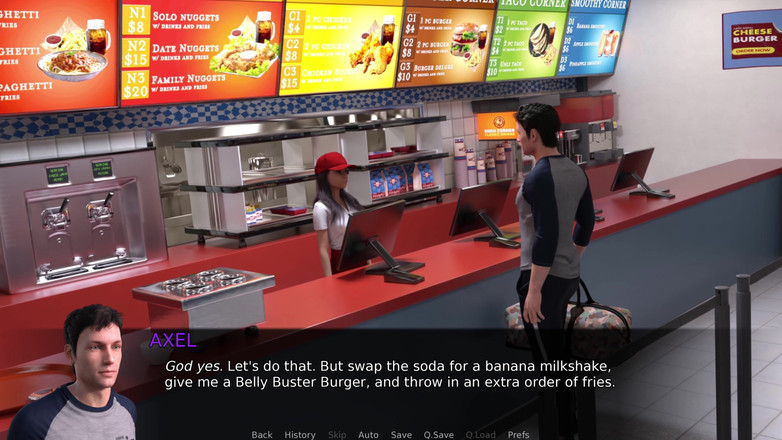Quick save with Q.Save
The height and width of the screenshot is (440, 782).
point(438,435)
